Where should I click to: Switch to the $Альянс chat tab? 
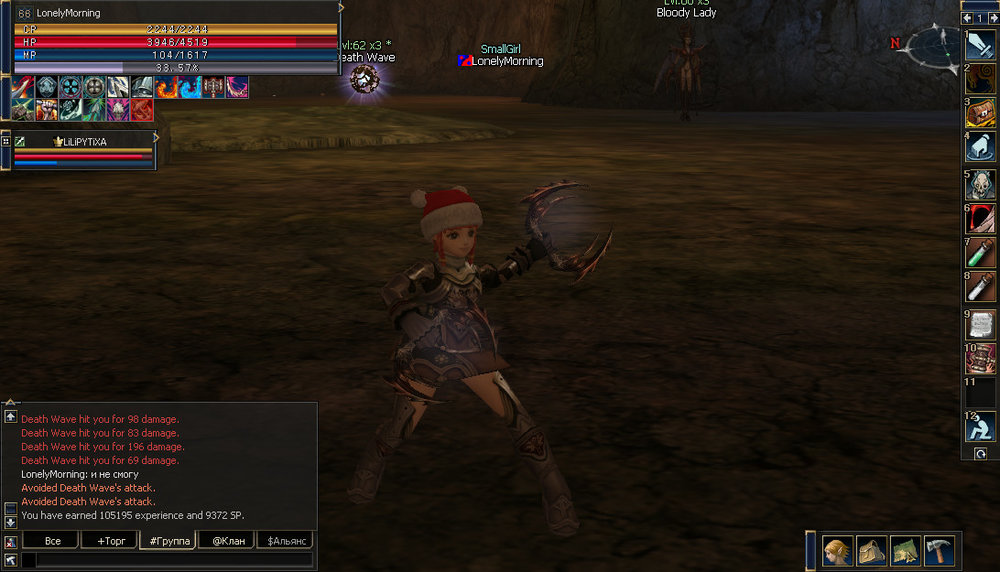(x=284, y=541)
